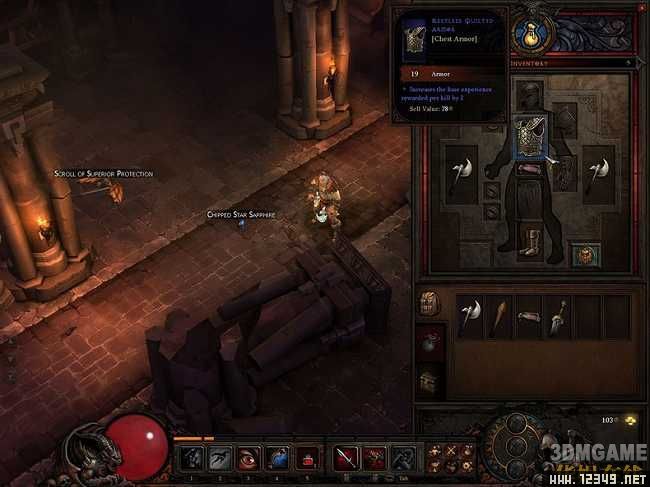Pick up the Chipped Star Sapphire label
Viewport: 650px width, 487px height.
[240, 215]
